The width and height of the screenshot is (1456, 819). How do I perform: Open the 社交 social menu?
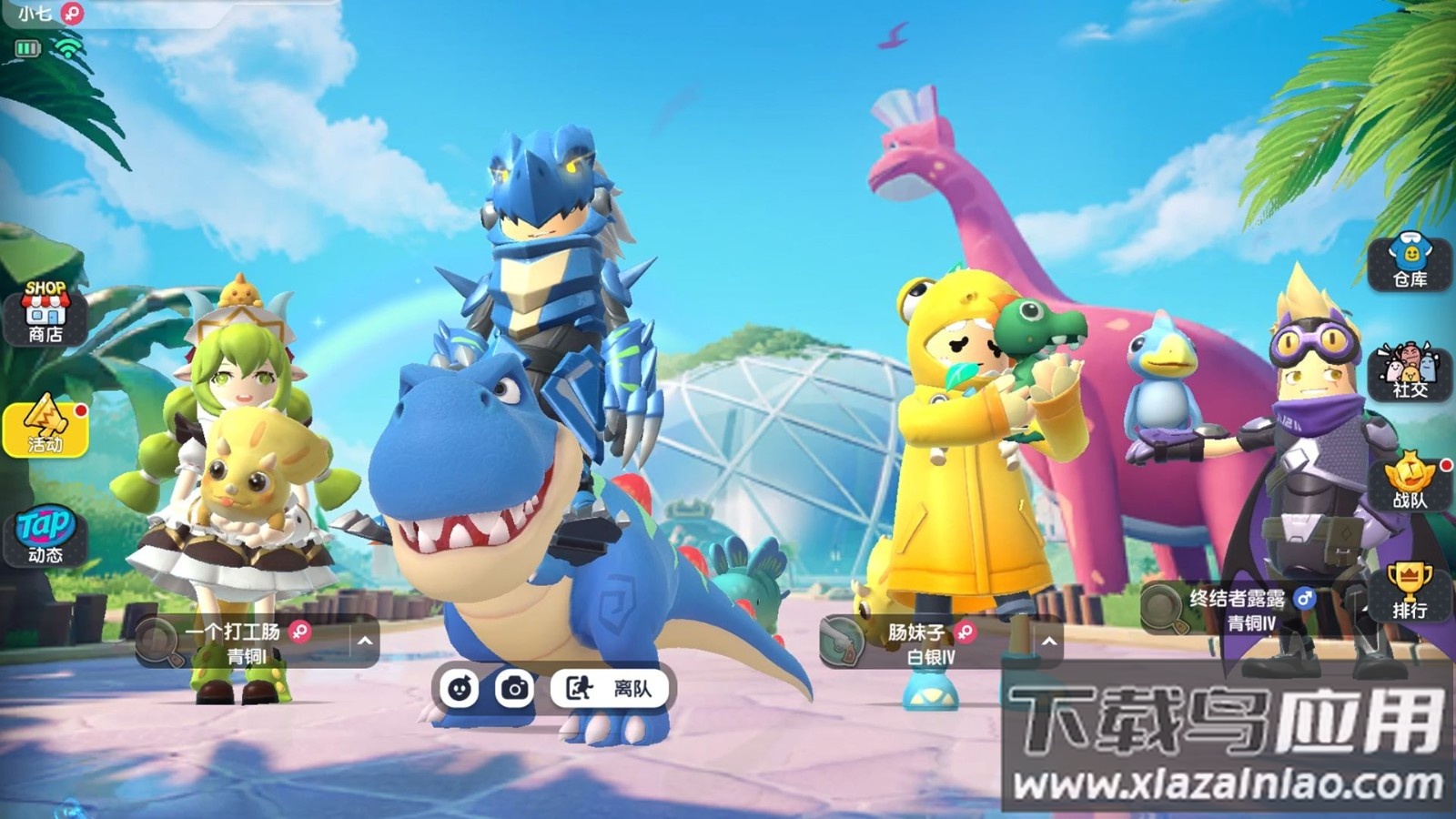point(1410,371)
